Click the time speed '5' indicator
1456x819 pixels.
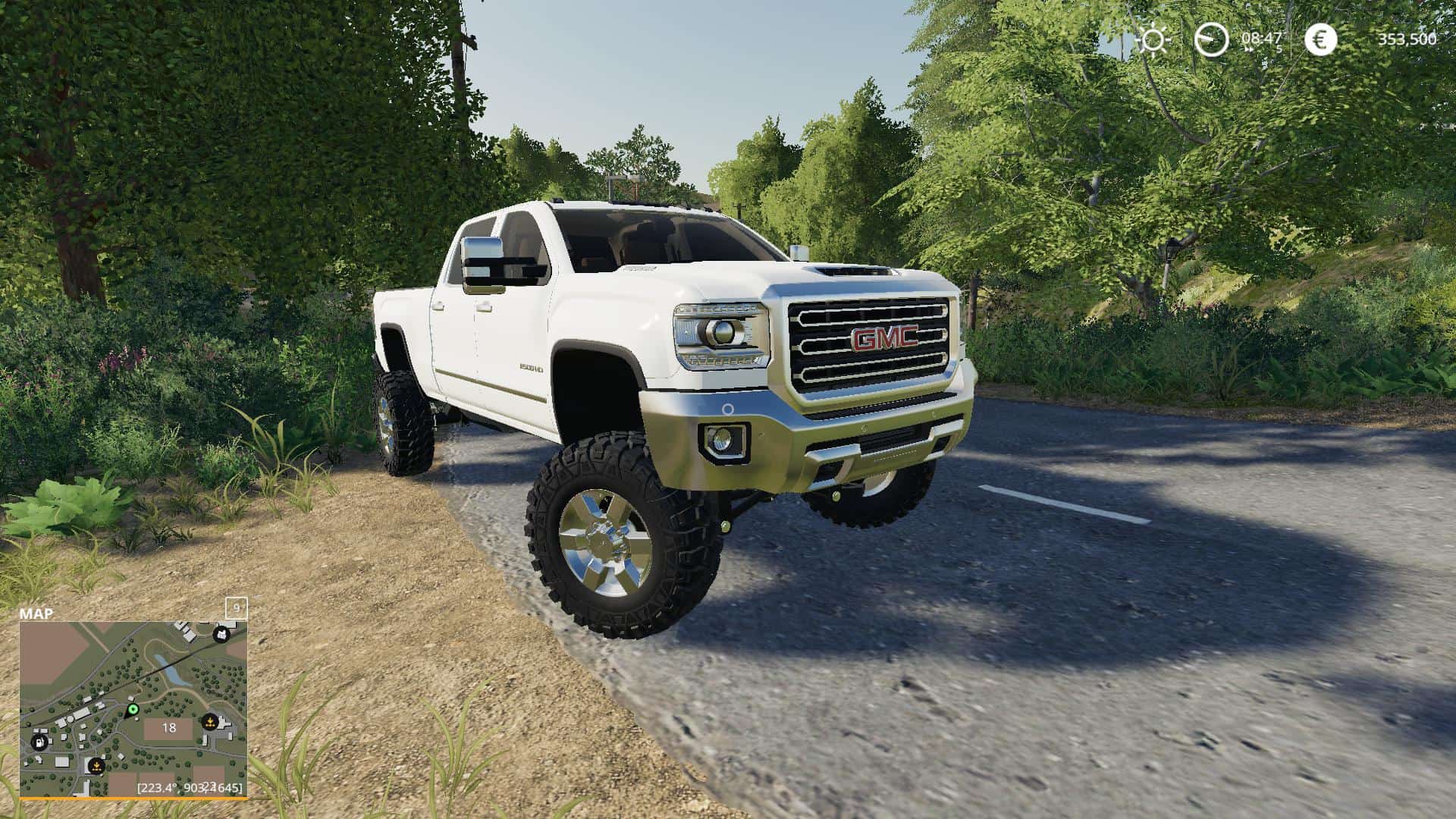(x=1279, y=49)
